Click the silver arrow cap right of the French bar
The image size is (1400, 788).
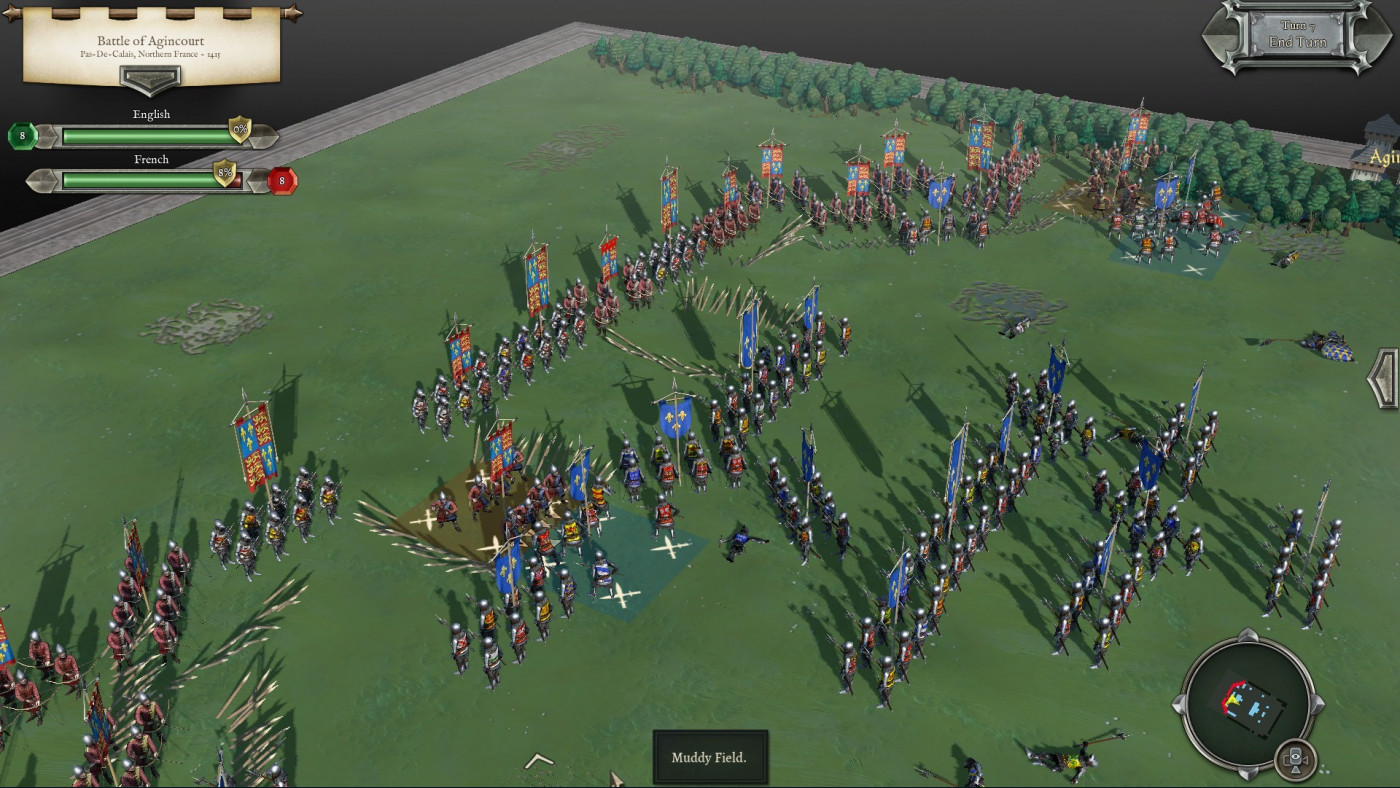pyautogui.click(x=259, y=180)
